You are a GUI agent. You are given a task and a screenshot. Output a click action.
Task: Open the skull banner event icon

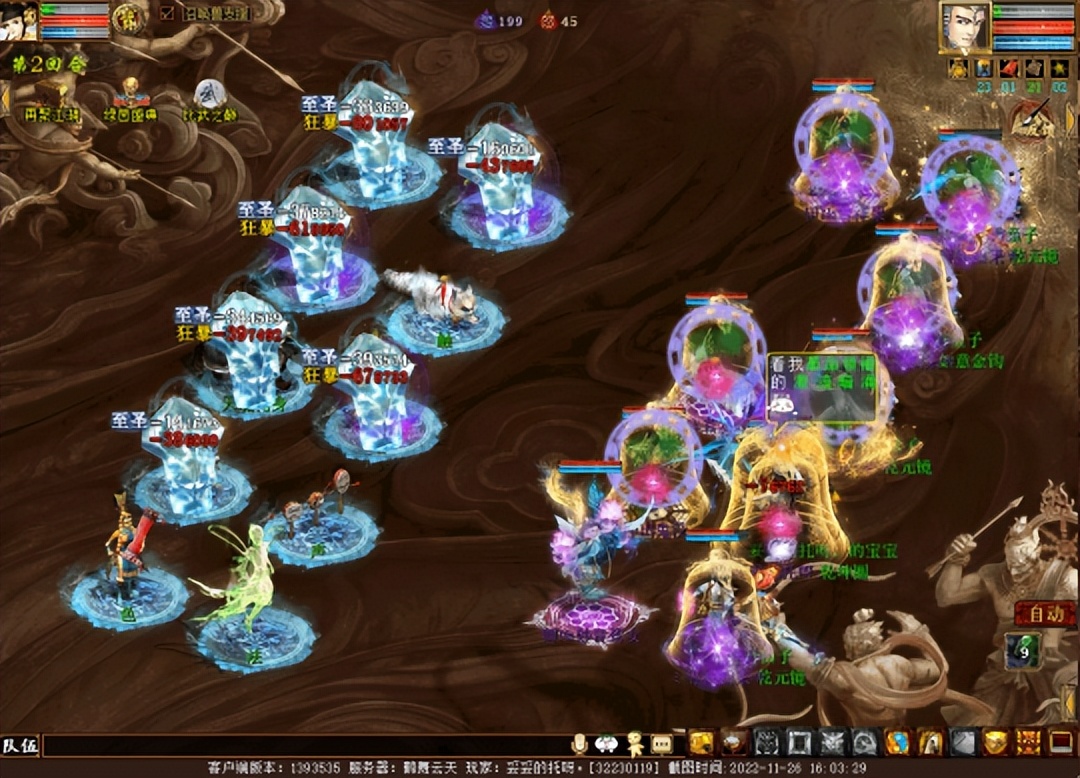130,93
